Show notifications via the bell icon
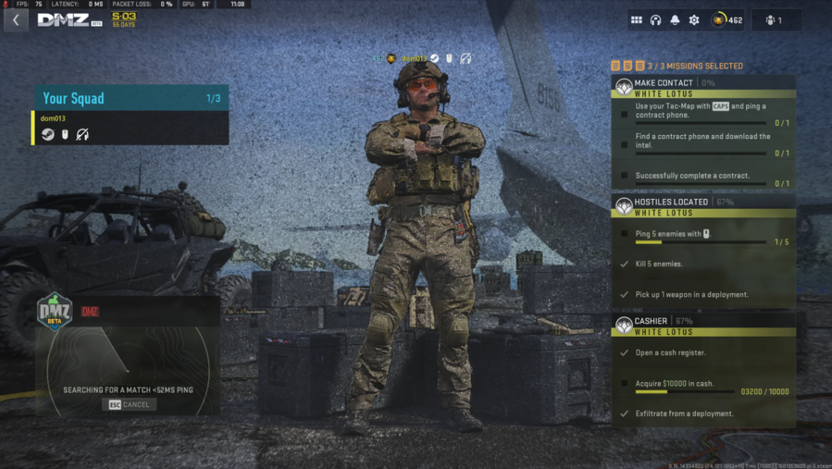 click(674, 20)
